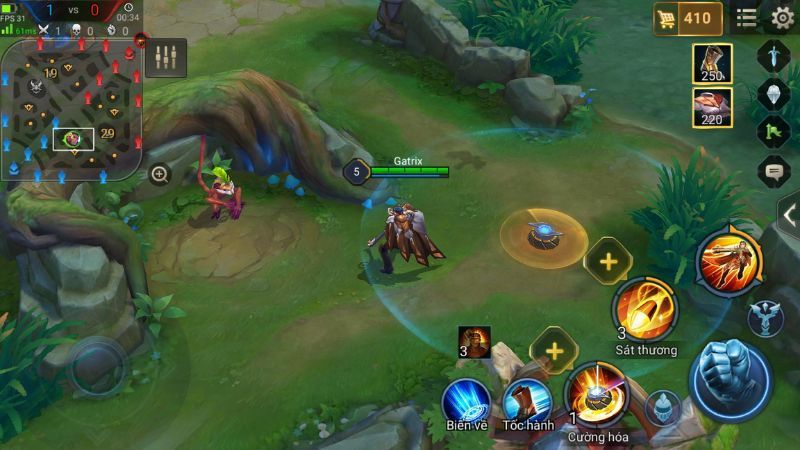Upgrade skill with plus above Sát thương
The width and height of the screenshot is (800, 450).
point(608,261)
